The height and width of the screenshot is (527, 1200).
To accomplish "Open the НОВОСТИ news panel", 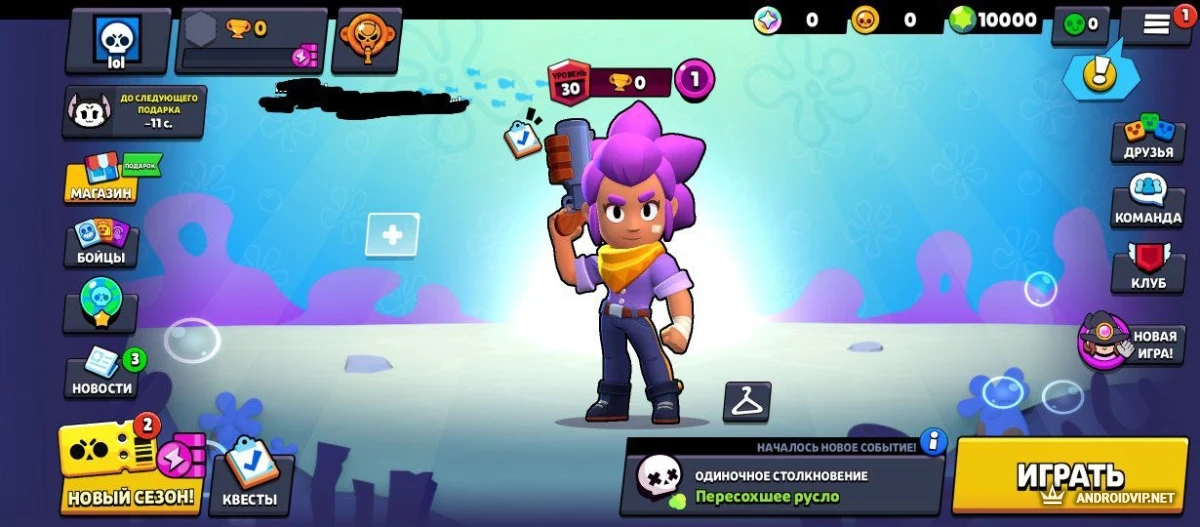I will [102, 372].
